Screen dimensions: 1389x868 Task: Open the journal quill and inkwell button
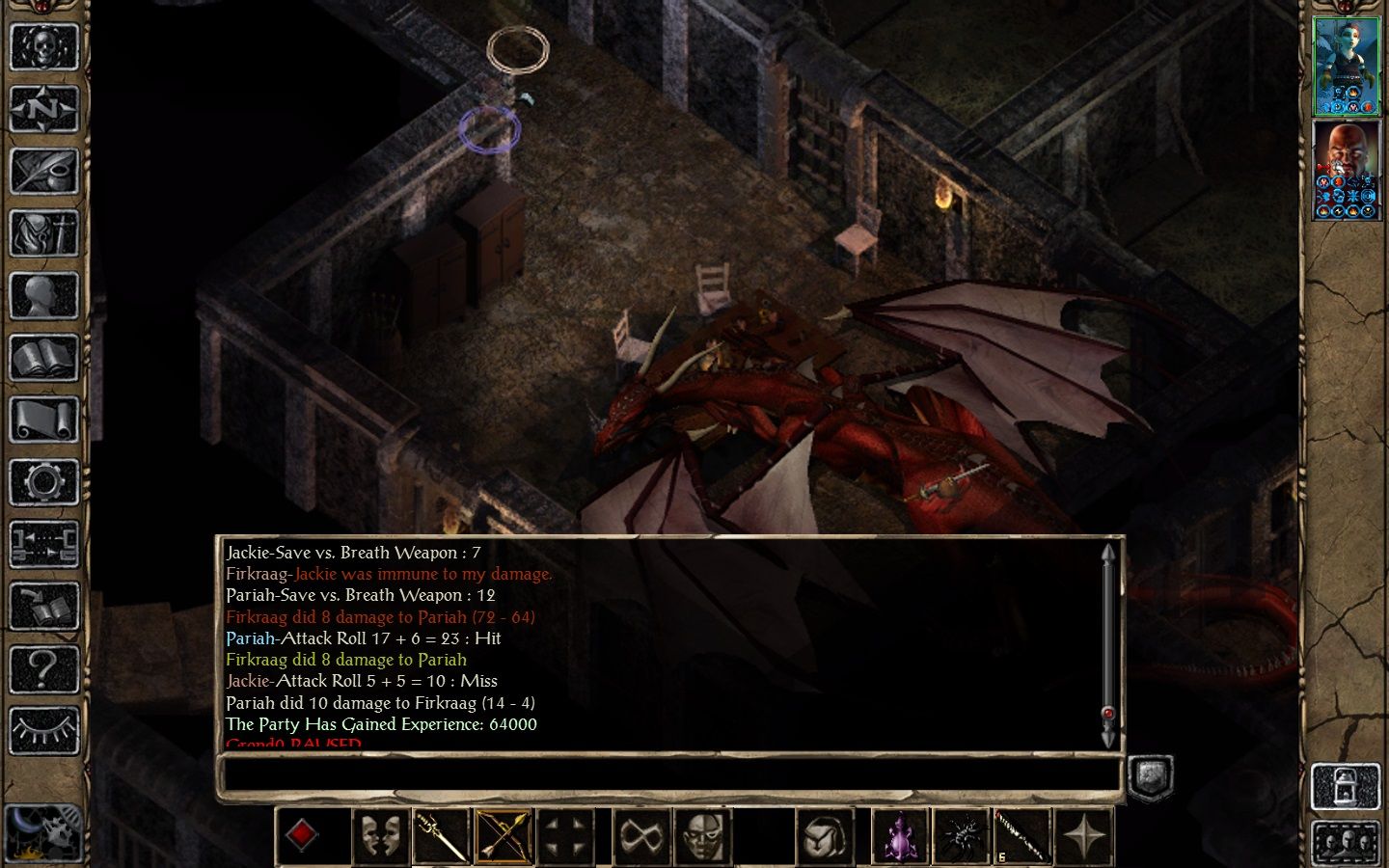pos(43,171)
